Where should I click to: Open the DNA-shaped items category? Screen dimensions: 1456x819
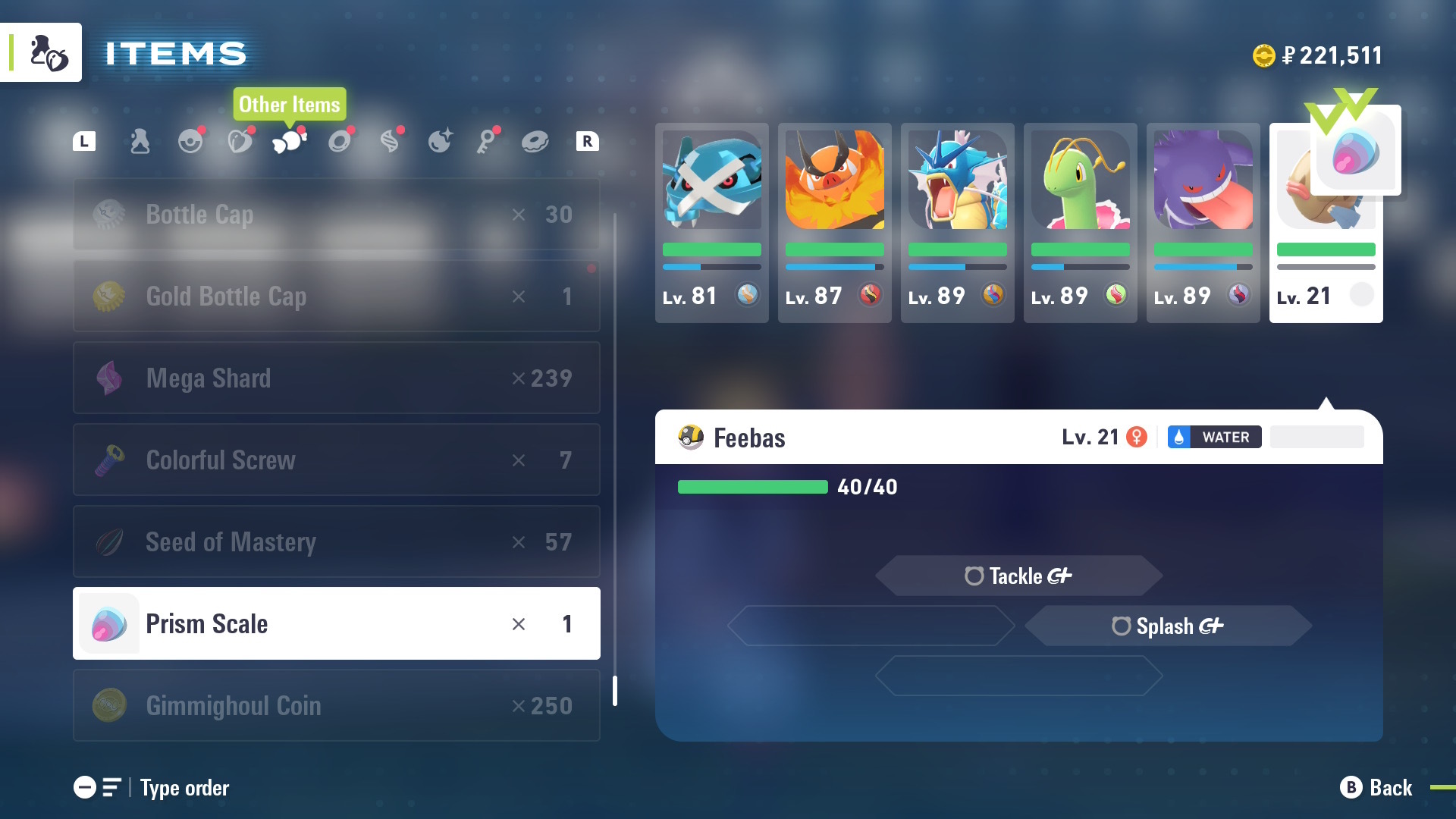[x=391, y=140]
